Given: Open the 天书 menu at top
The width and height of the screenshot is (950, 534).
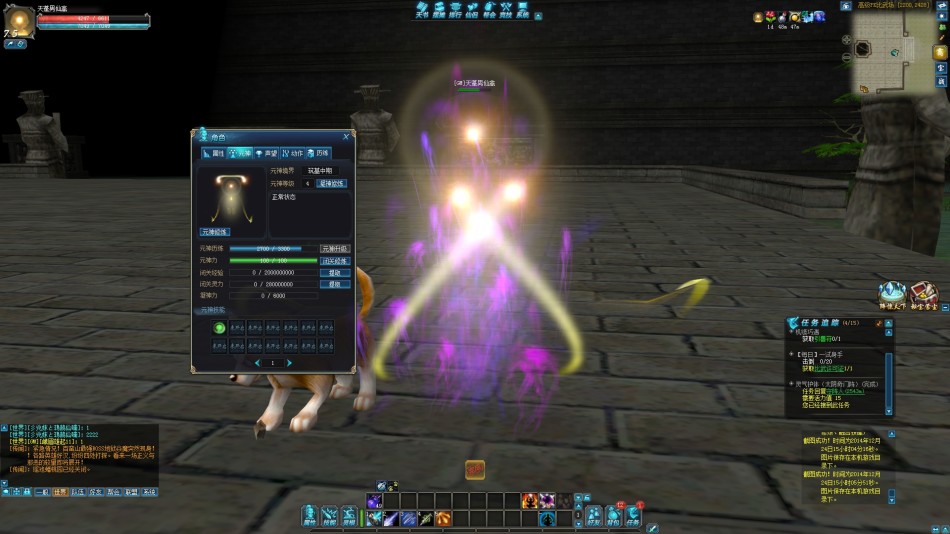Looking at the screenshot, I should pos(422,11).
